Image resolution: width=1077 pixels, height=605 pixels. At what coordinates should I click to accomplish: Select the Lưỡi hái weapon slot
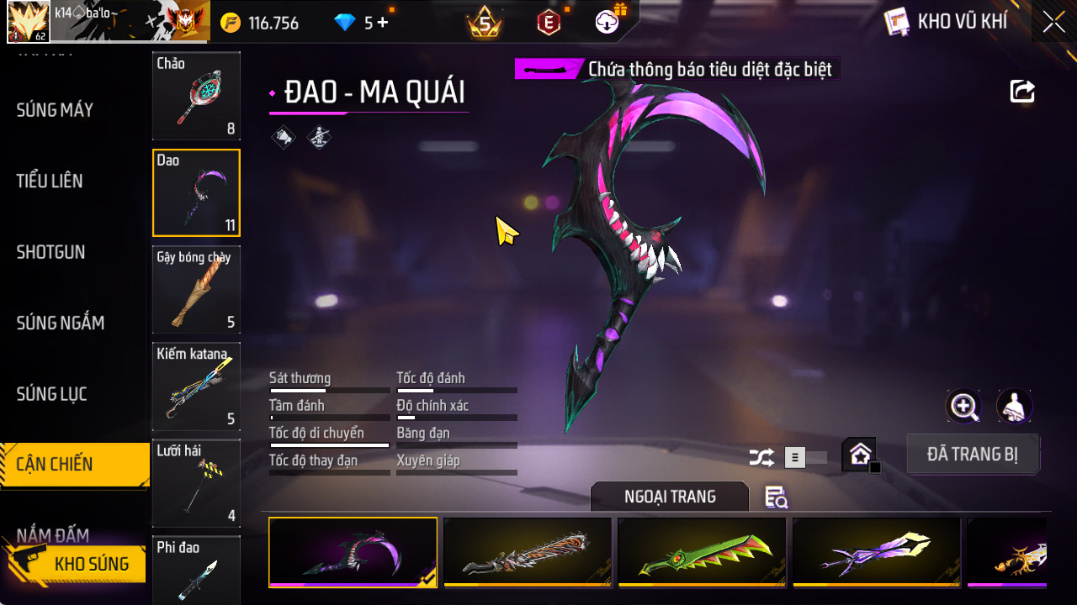[196, 483]
